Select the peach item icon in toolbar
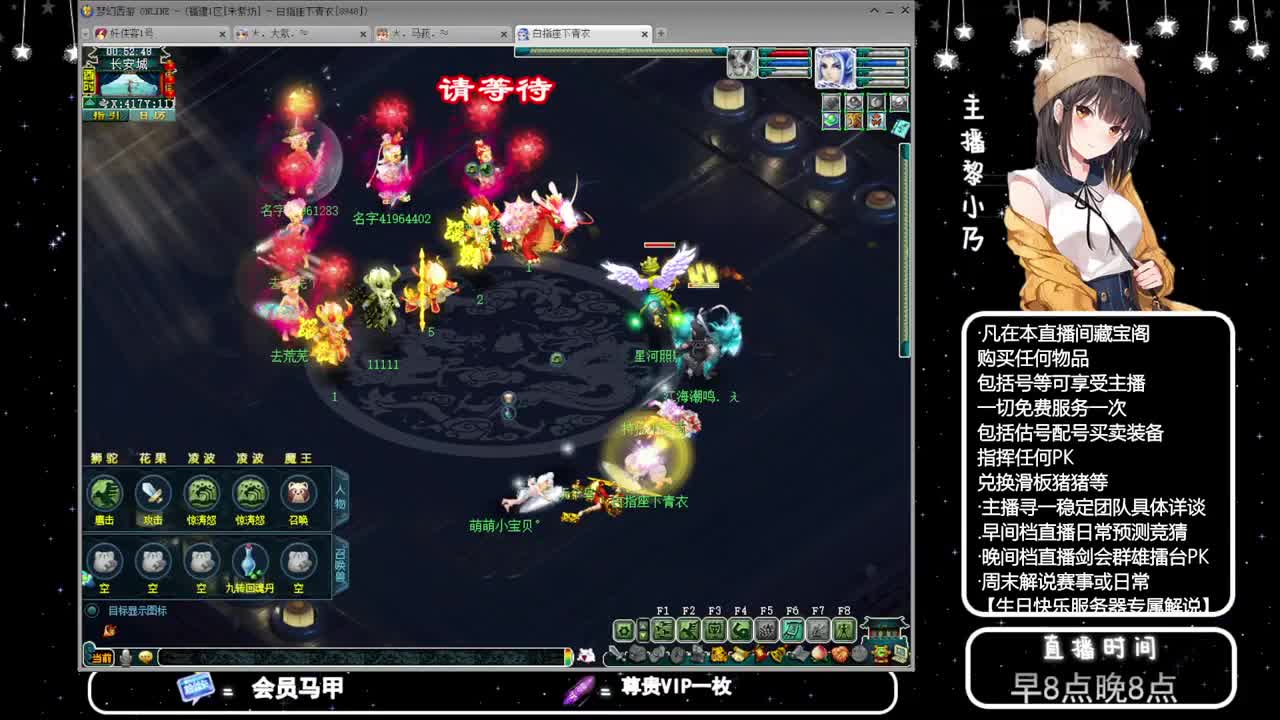1280x720 pixels. click(x=818, y=654)
